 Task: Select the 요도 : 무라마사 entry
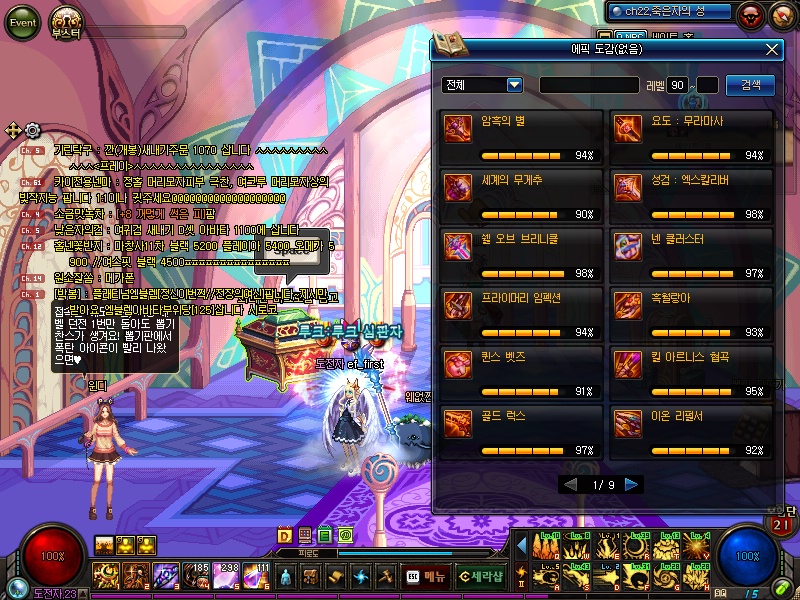tap(691, 138)
